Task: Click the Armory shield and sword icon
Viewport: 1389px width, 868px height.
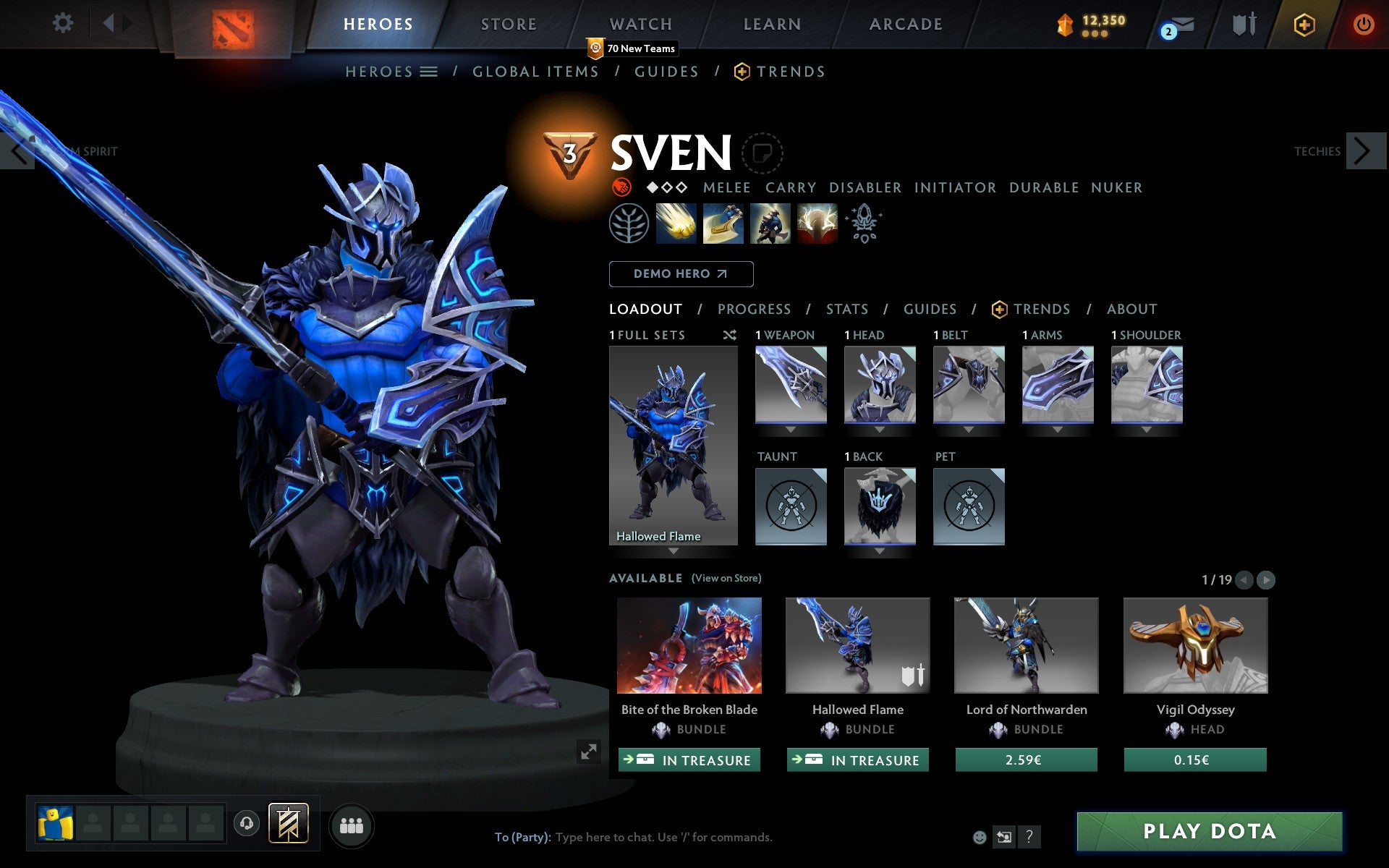Action: (x=1241, y=25)
